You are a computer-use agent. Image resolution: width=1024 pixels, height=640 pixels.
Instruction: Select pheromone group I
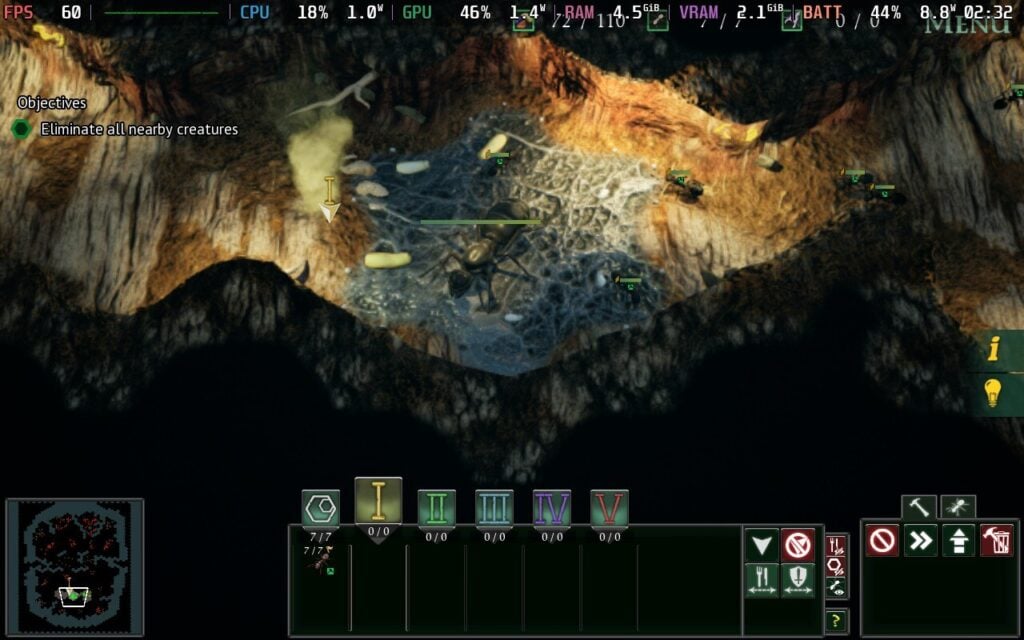pyautogui.click(x=378, y=500)
